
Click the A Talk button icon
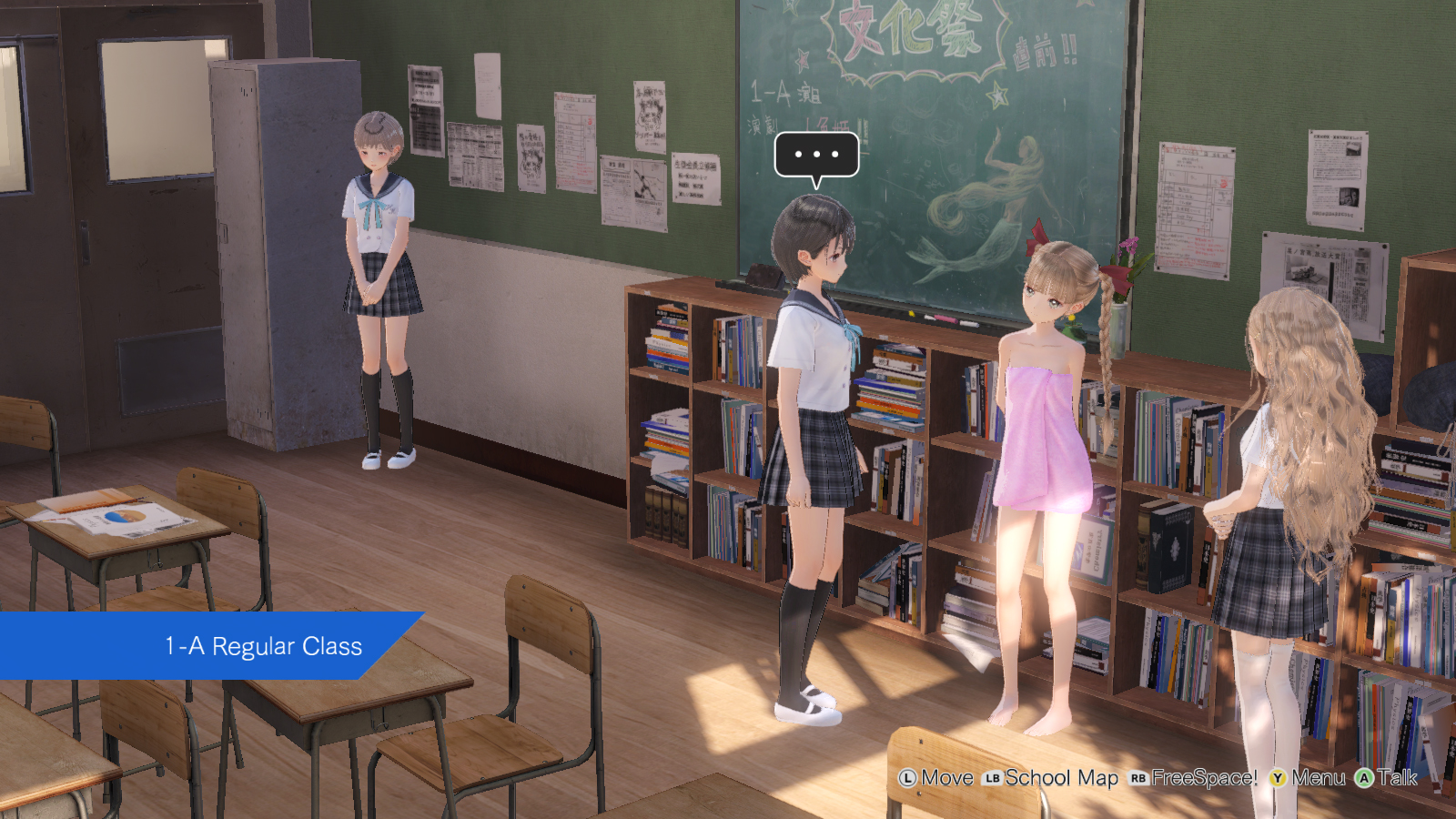coord(1365,779)
